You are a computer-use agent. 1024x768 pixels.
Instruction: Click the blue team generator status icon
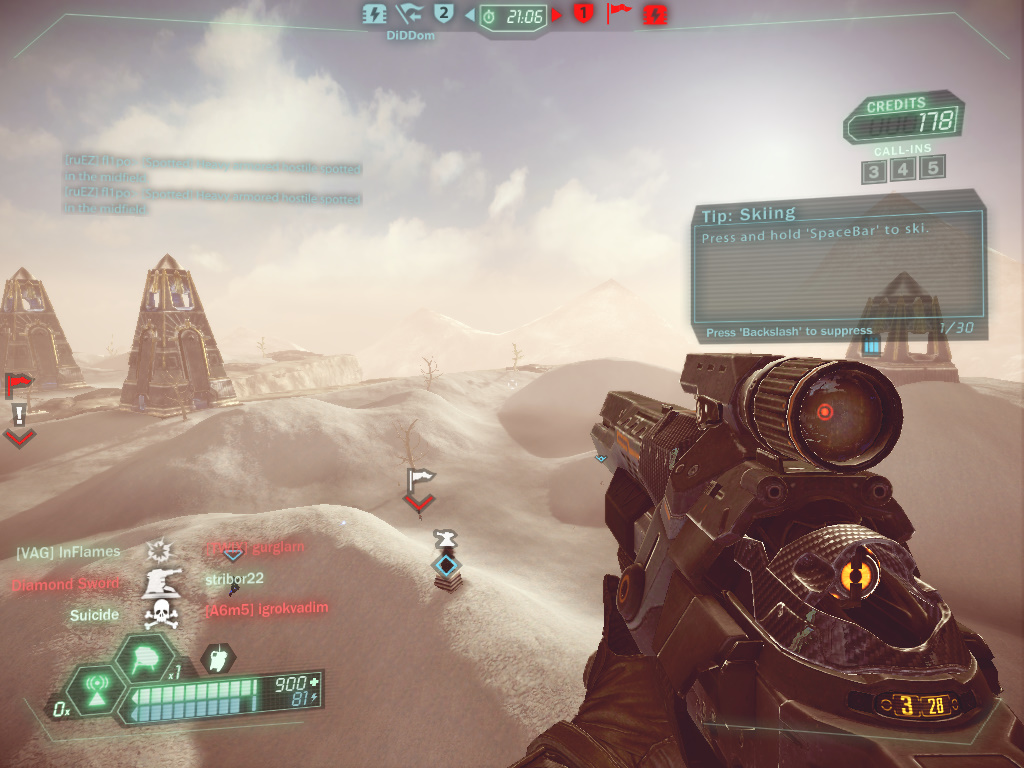coord(374,14)
